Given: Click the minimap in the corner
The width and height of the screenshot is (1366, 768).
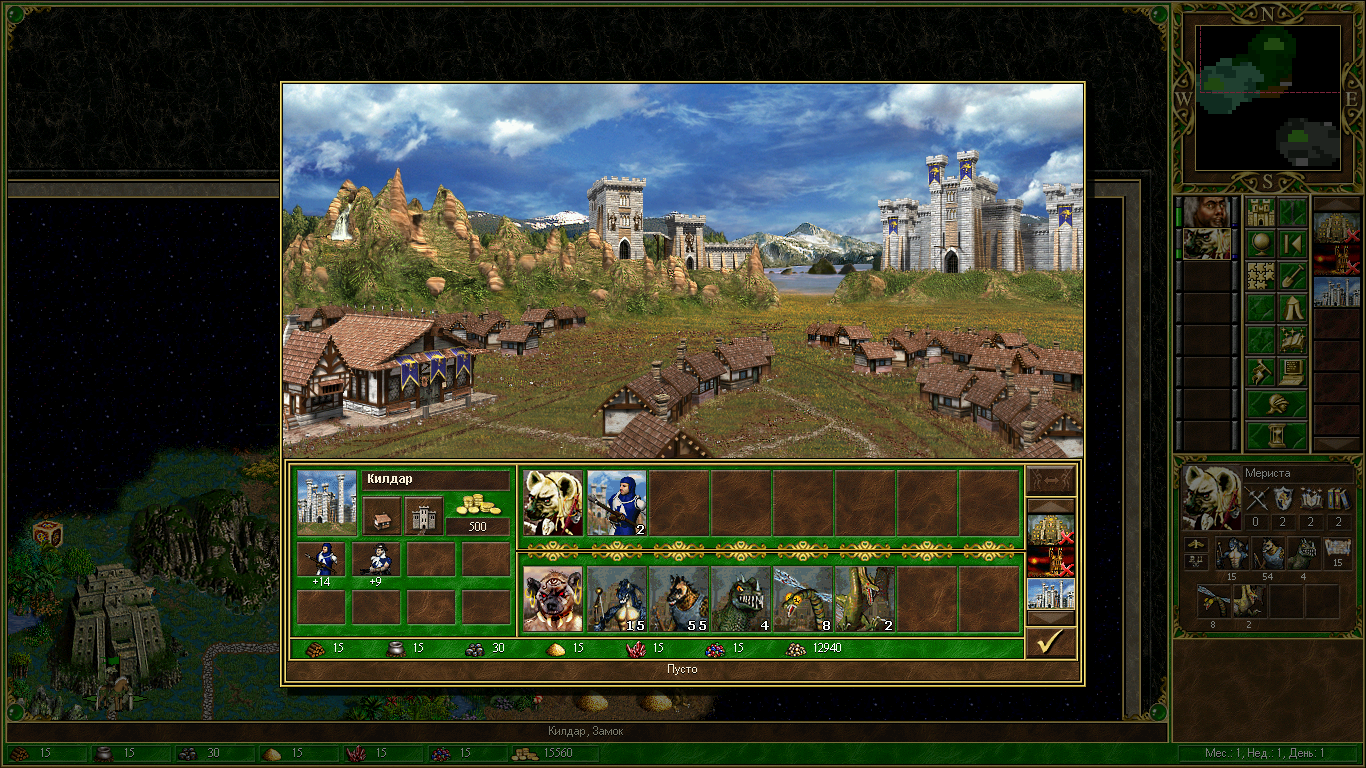Looking at the screenshot, I should point(1268,97).
